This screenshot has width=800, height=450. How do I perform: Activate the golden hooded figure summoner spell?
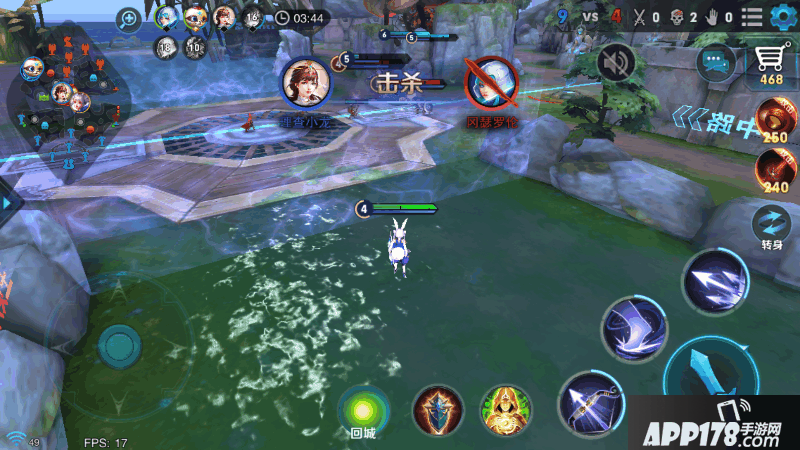pos(506,409)
